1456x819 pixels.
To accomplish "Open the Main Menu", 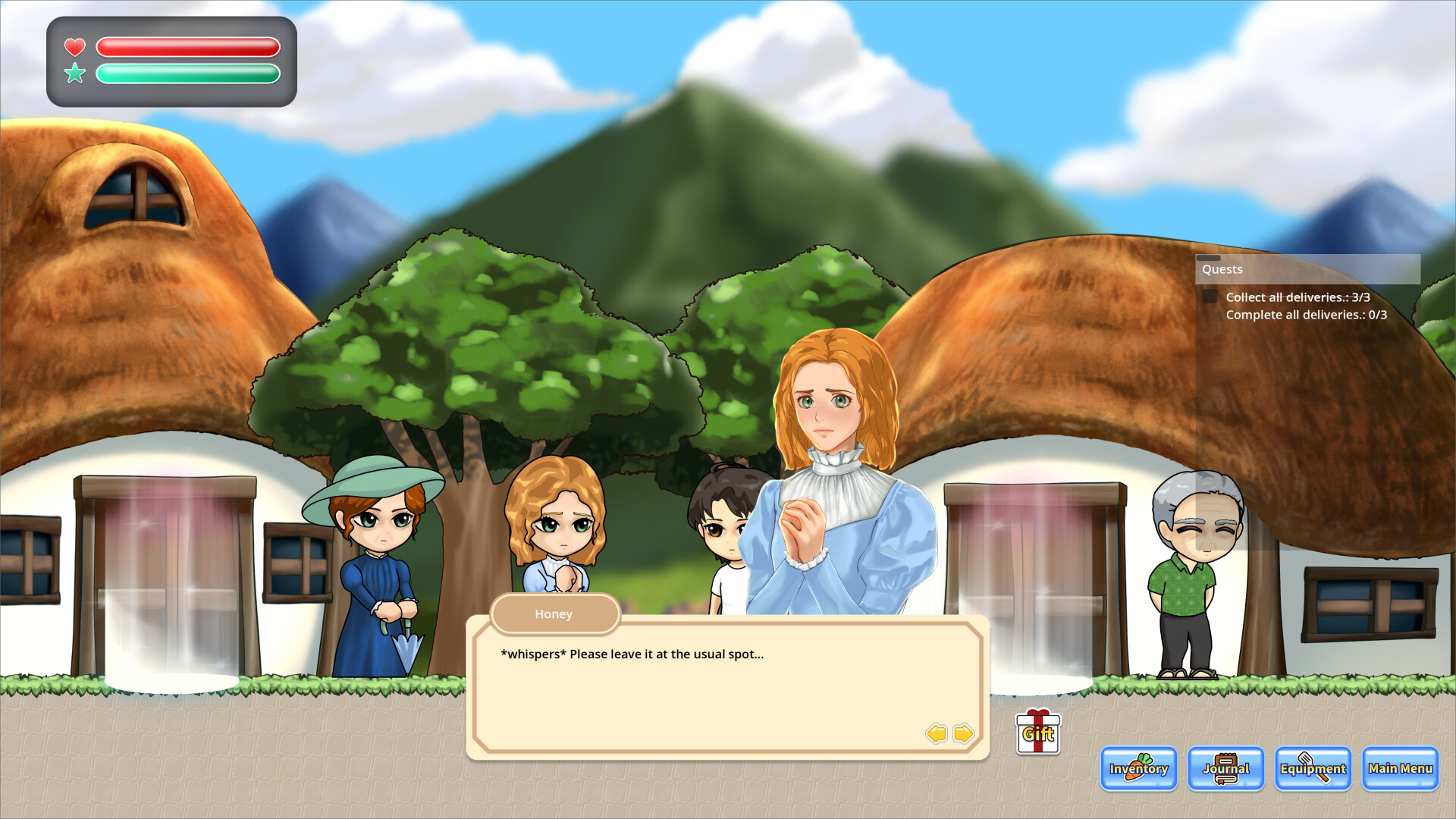I will pos(1399,768).
